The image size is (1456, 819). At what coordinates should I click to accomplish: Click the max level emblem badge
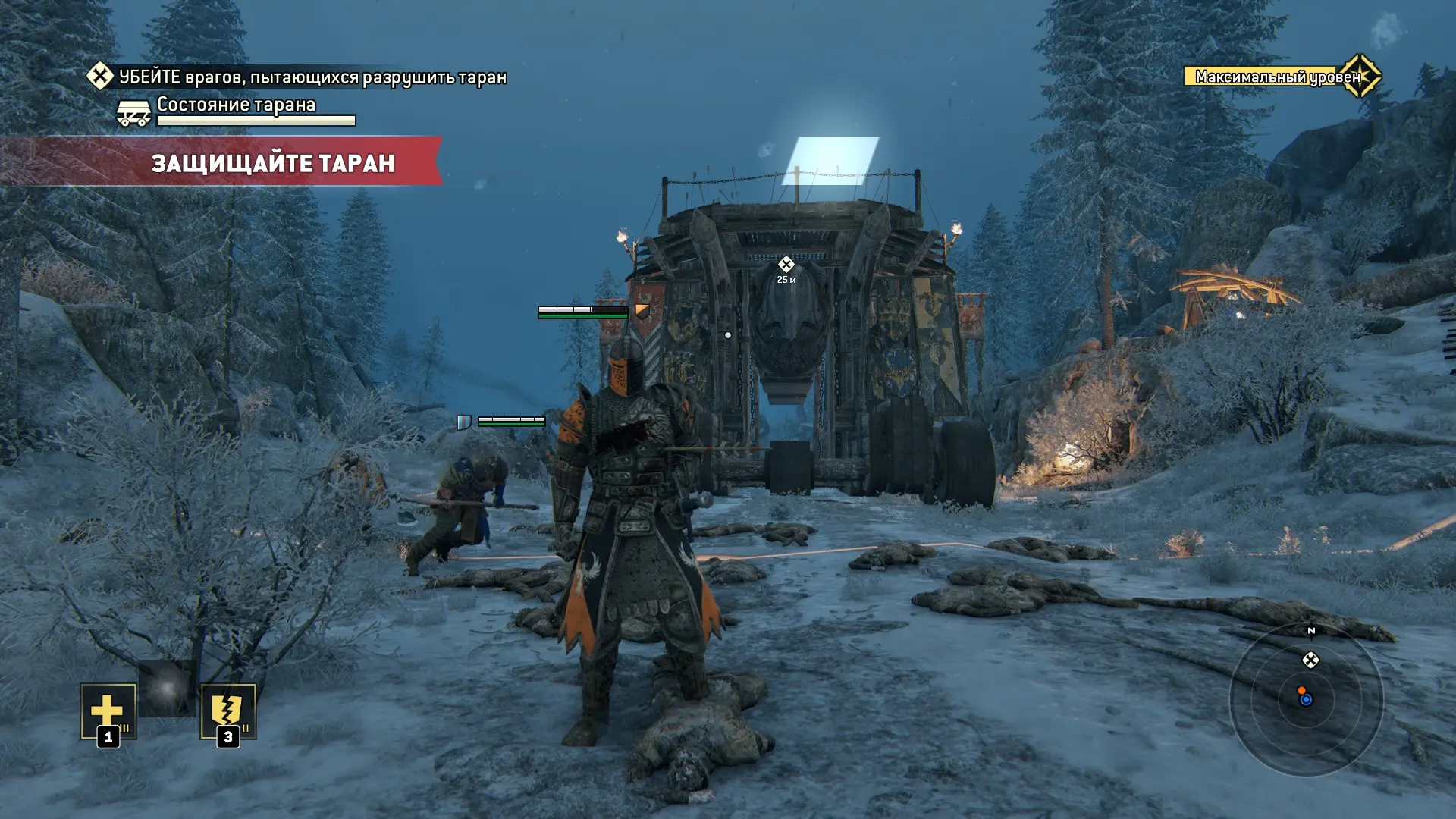click(1360, 76)
